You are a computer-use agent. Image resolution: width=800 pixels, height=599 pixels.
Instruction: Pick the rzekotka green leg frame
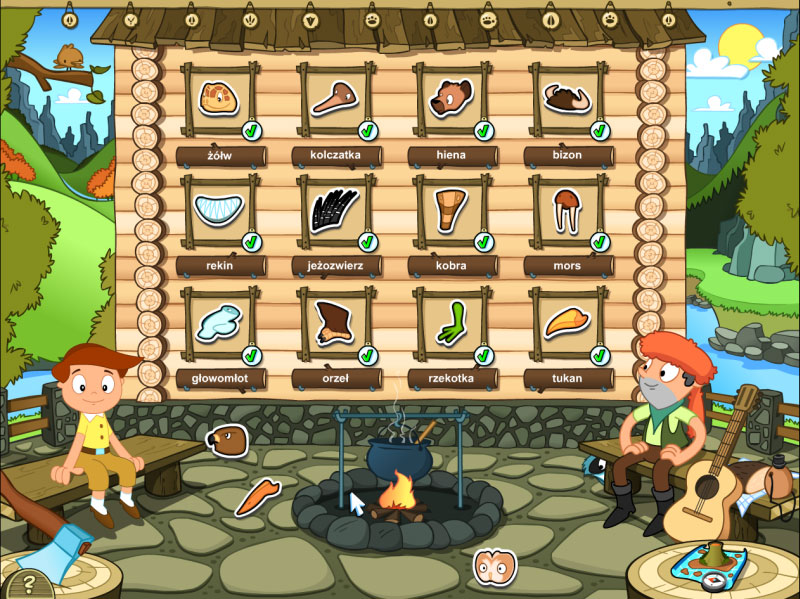(x=450, y=324)
